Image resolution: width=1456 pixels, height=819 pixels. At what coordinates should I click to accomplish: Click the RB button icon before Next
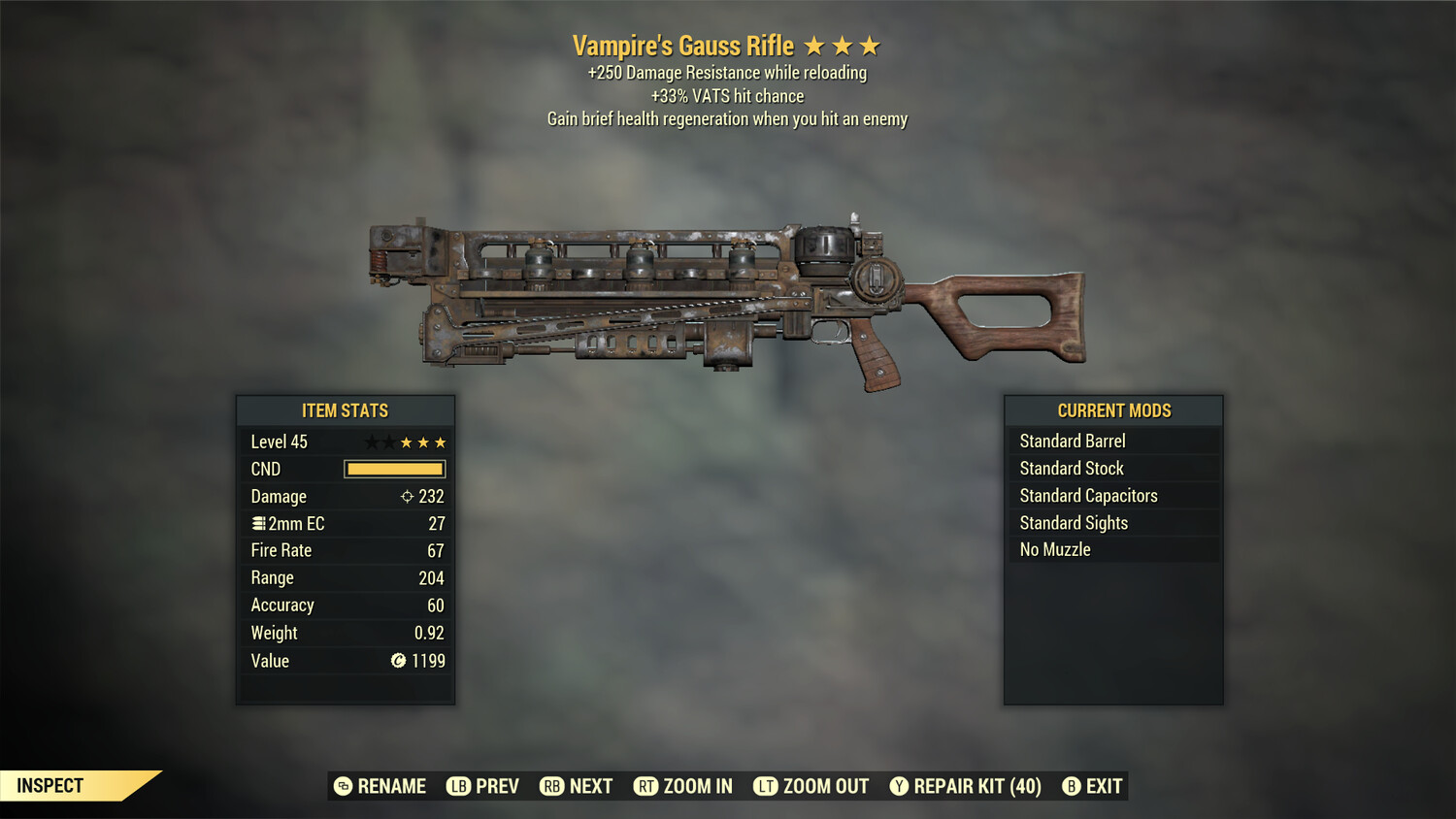pos(552,786)
